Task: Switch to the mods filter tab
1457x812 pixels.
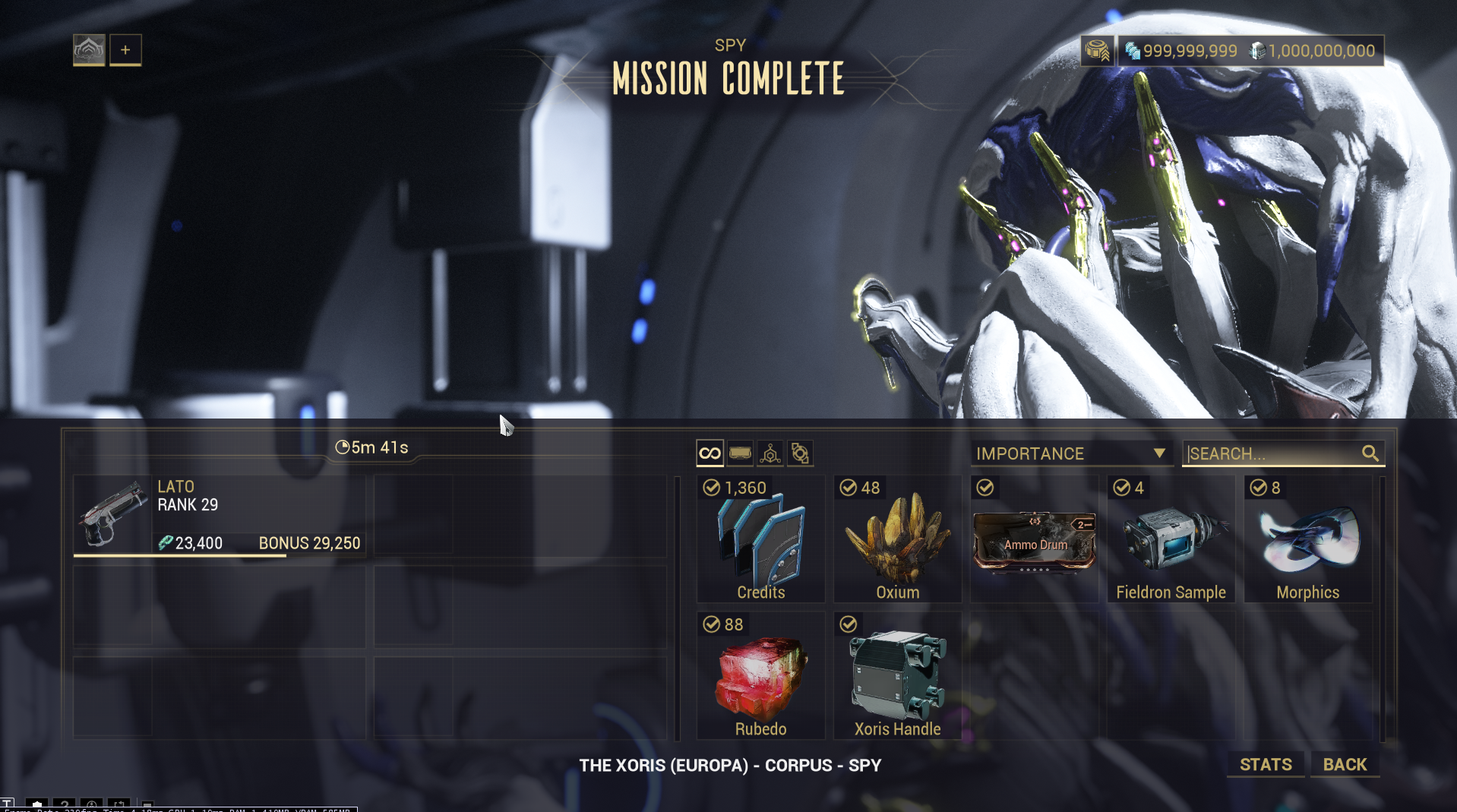Action: (740, 453)
